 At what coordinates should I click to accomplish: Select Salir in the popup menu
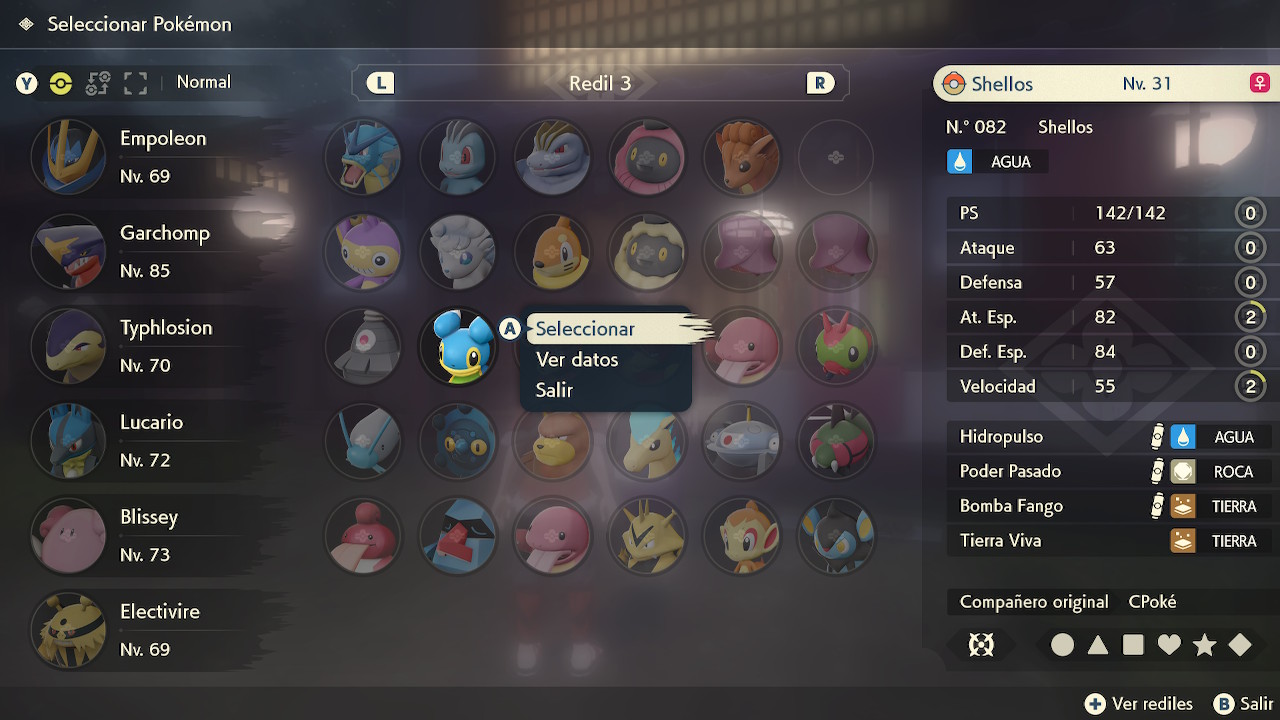pyautogui.click(x=554, y=390)
